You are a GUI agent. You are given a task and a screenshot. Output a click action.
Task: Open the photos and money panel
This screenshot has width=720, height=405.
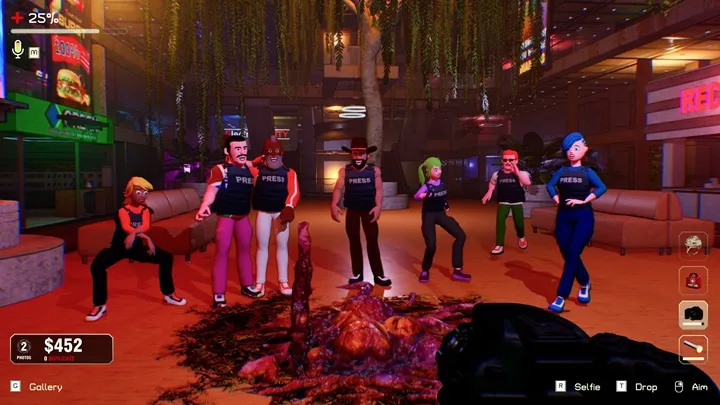[62, 348]
